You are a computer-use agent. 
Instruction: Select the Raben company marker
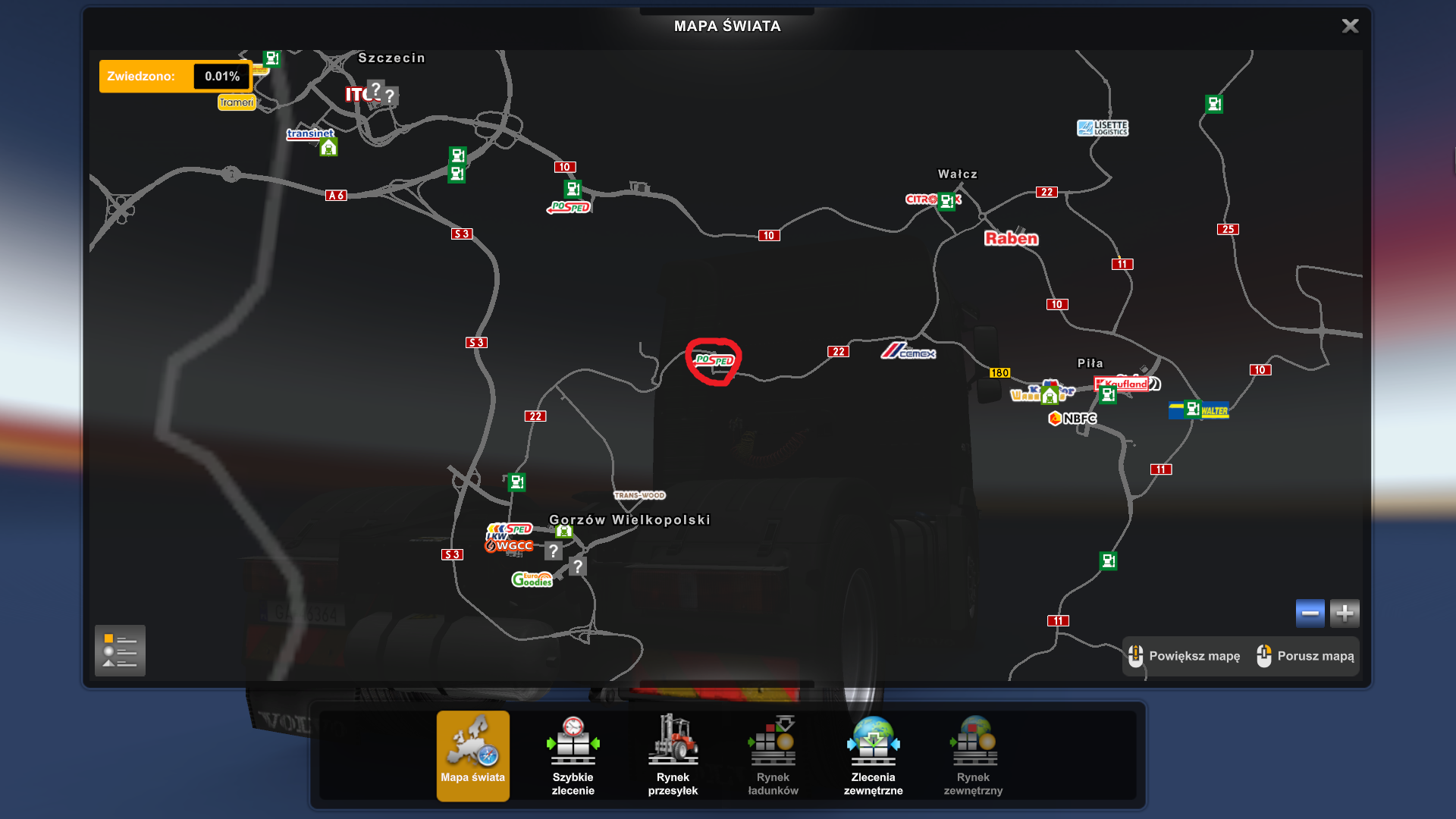click(x=1011, y=238)
